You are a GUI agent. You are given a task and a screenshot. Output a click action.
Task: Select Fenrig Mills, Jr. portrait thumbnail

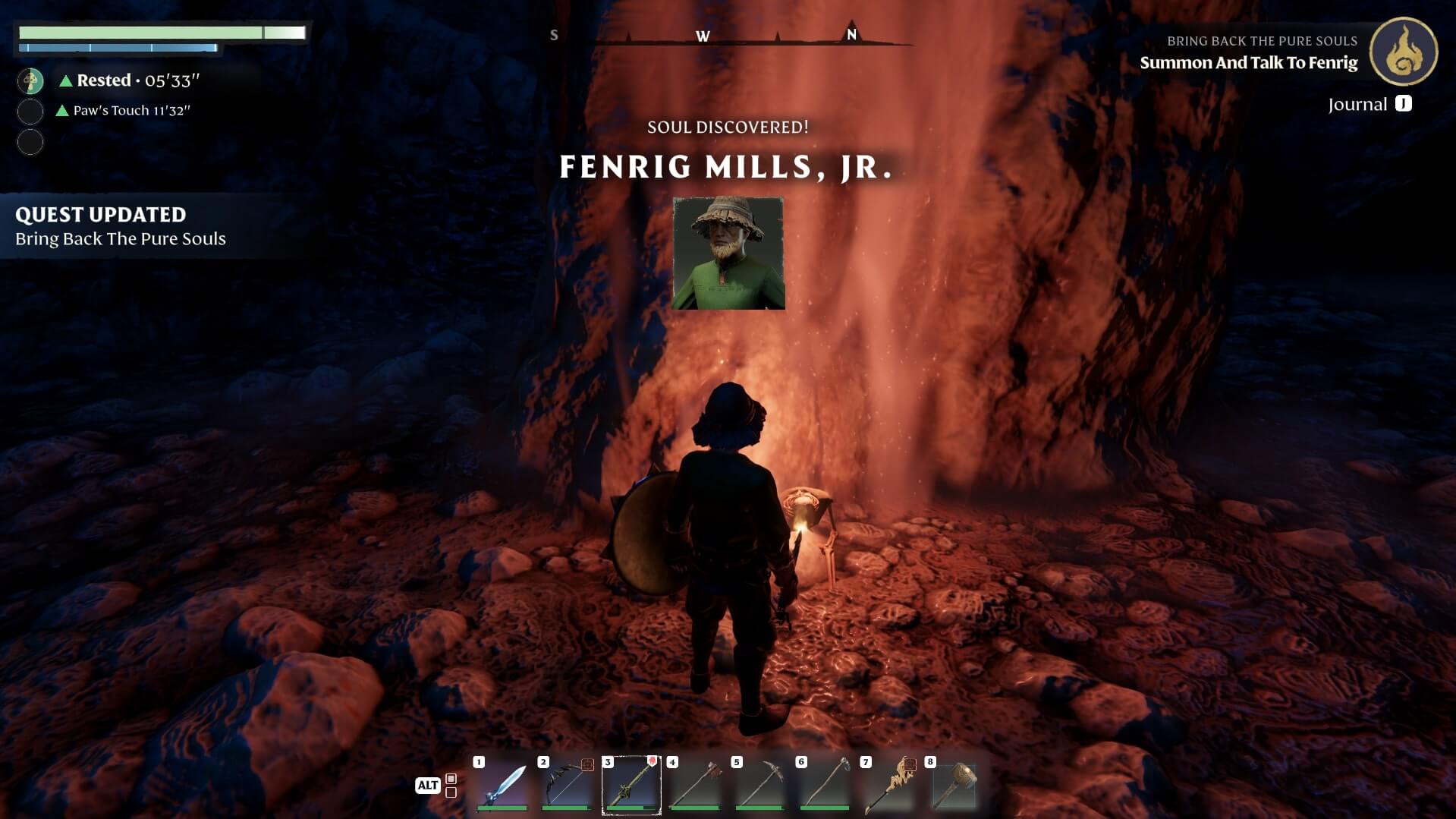[x=728, y=254]
